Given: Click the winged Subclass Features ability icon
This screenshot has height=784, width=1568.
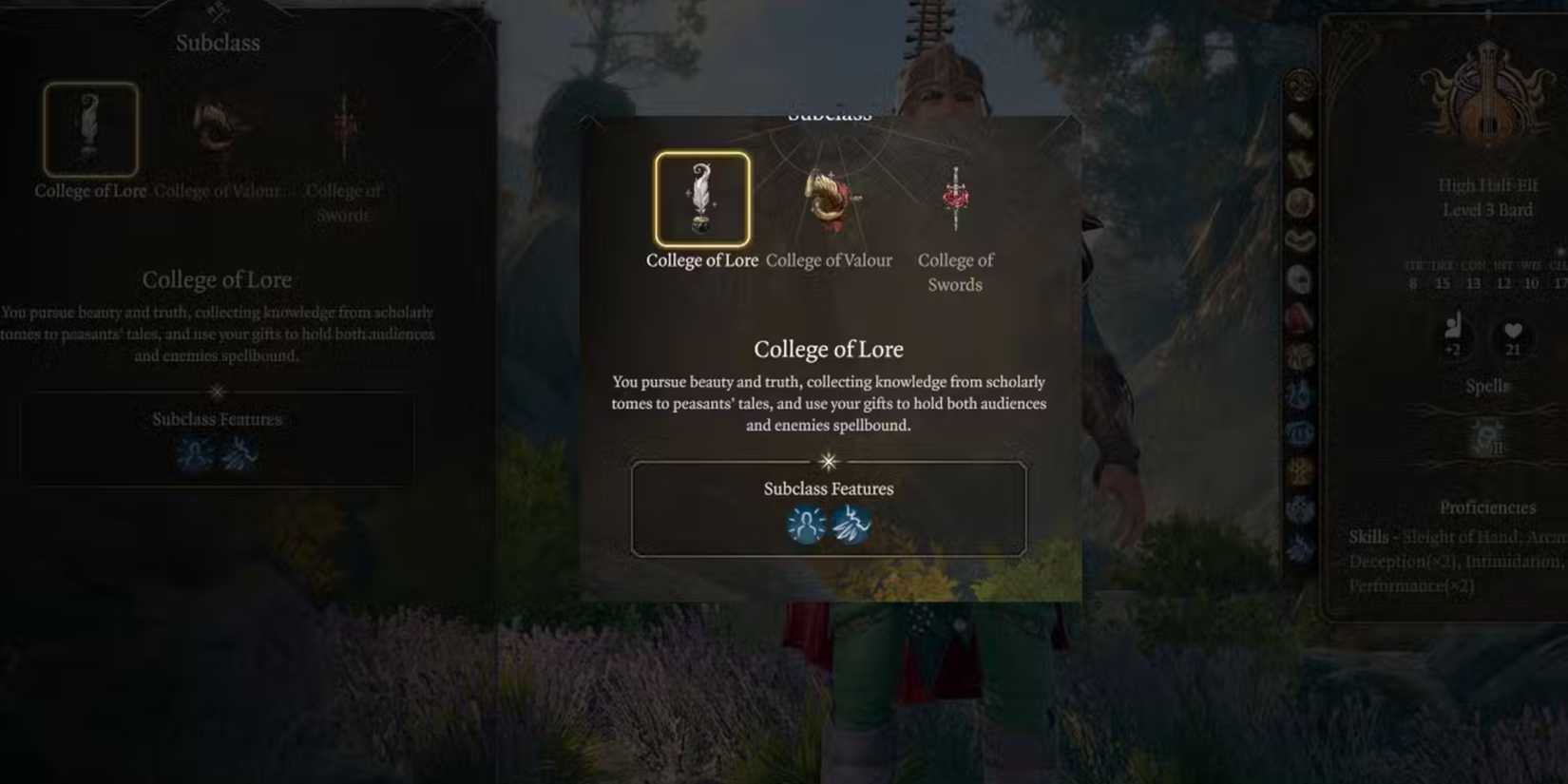Looking at the screenshot, I should coord(852,524).
